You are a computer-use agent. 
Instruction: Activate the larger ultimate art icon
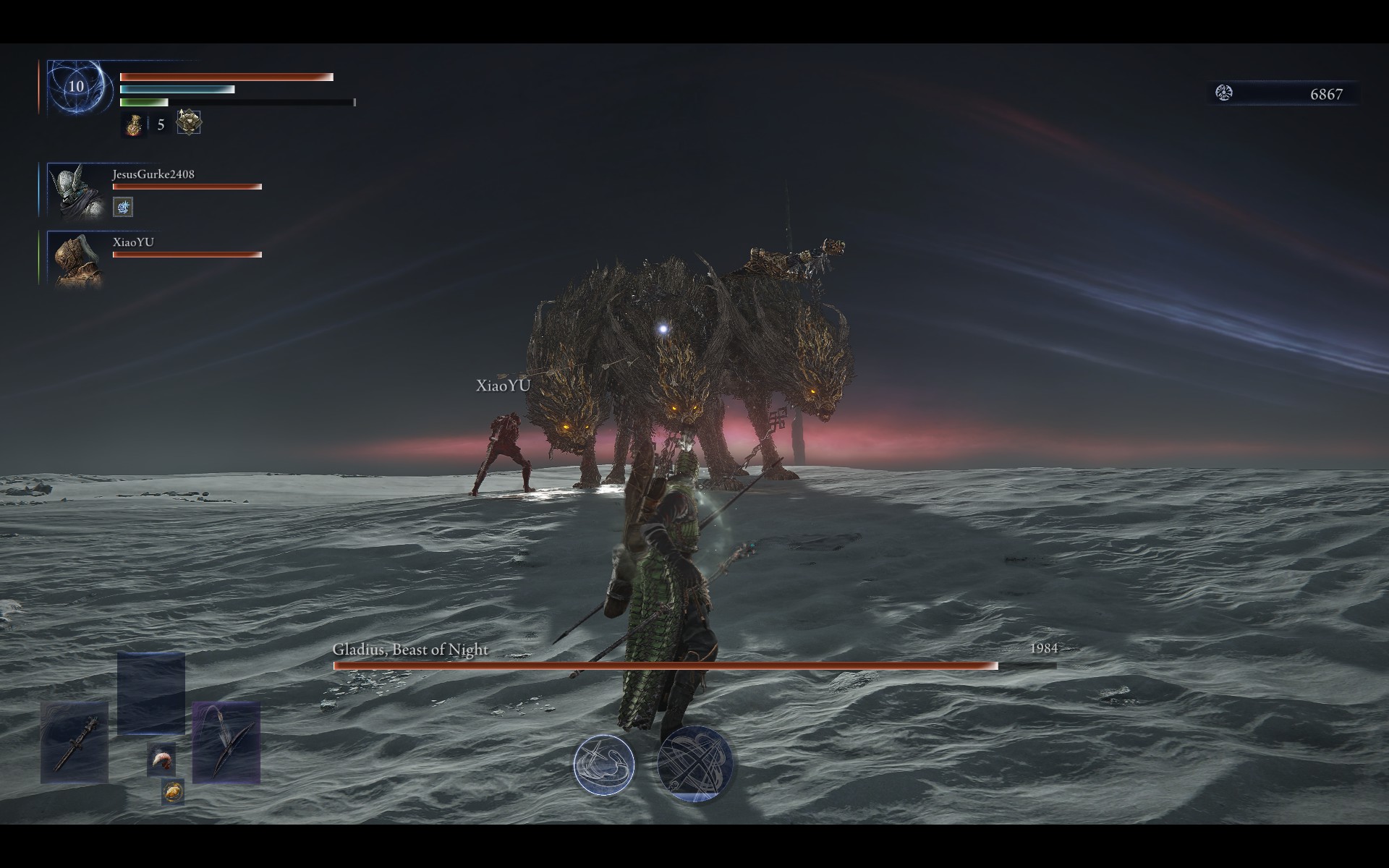point(694,764)
